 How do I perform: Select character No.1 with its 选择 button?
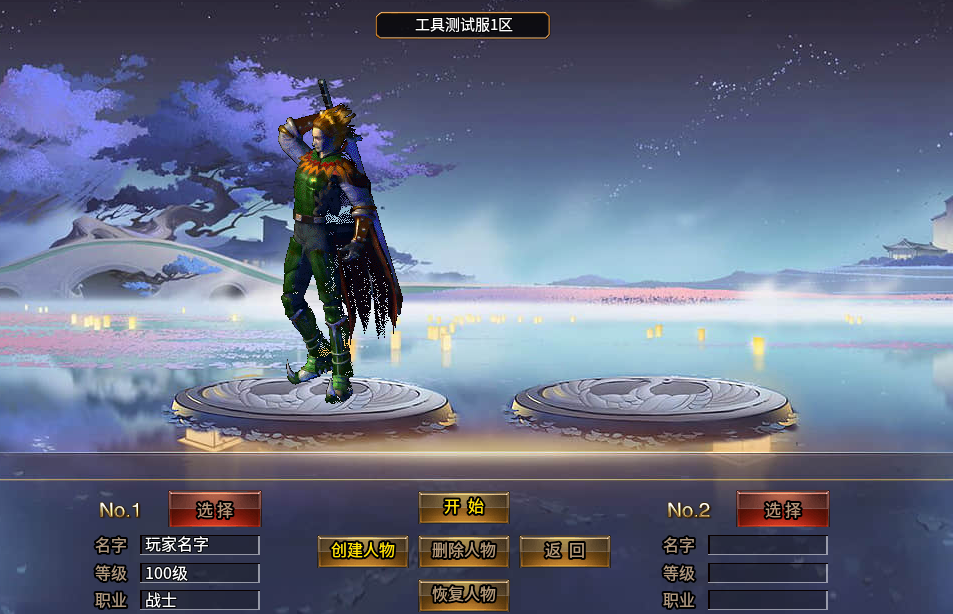(215, 510)
